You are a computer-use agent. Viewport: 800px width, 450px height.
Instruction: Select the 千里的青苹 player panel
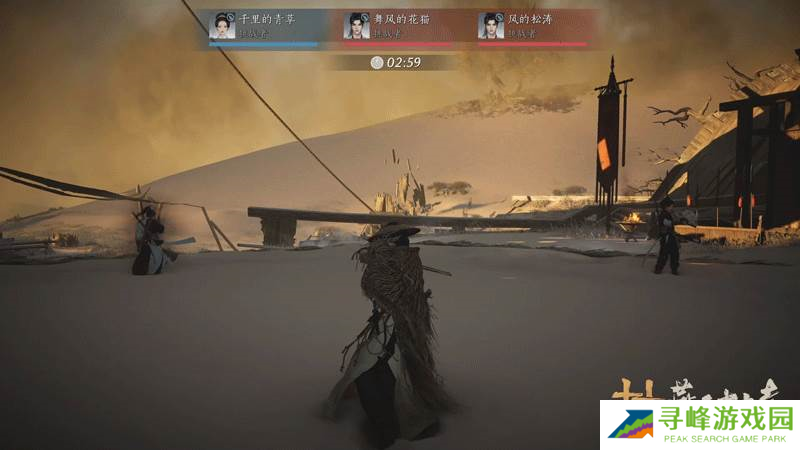(263, 27)
